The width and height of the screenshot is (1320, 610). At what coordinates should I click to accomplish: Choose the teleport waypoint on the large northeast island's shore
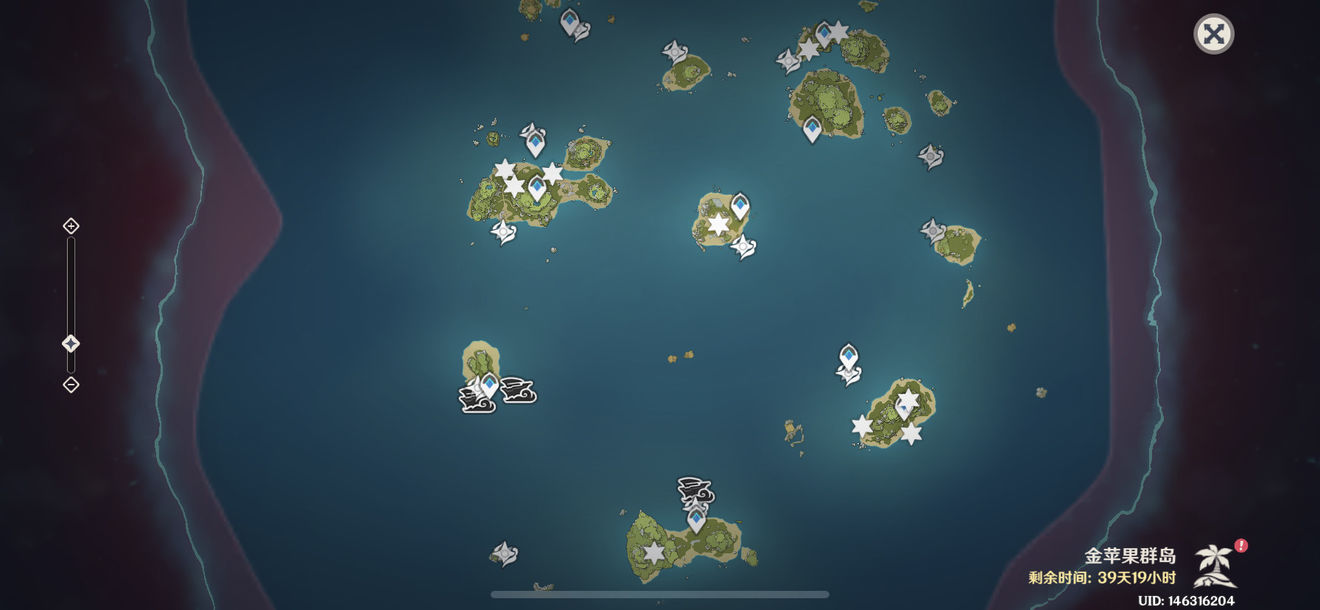point(812,128)
